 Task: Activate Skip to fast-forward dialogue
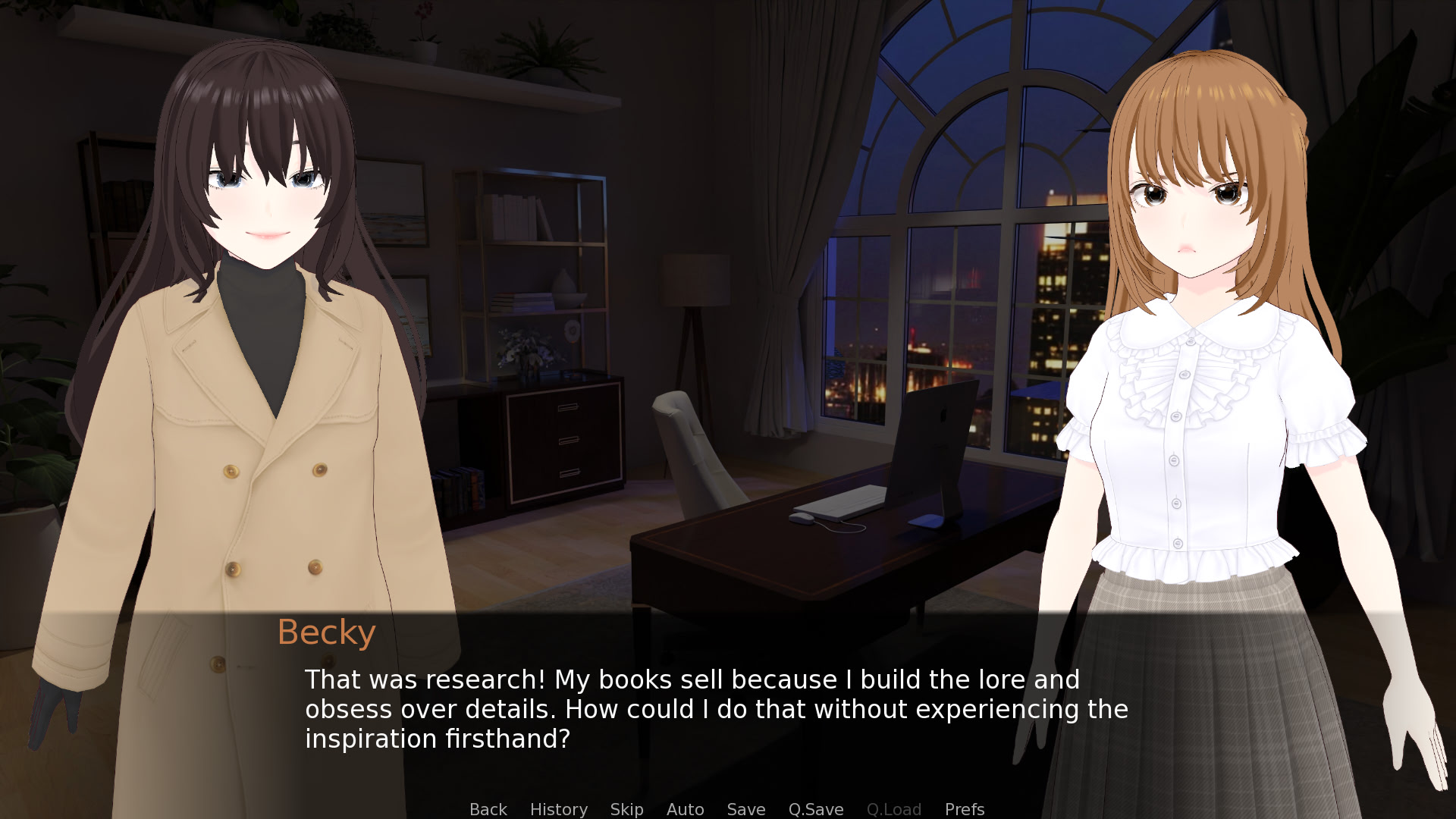tap(626, 809)
